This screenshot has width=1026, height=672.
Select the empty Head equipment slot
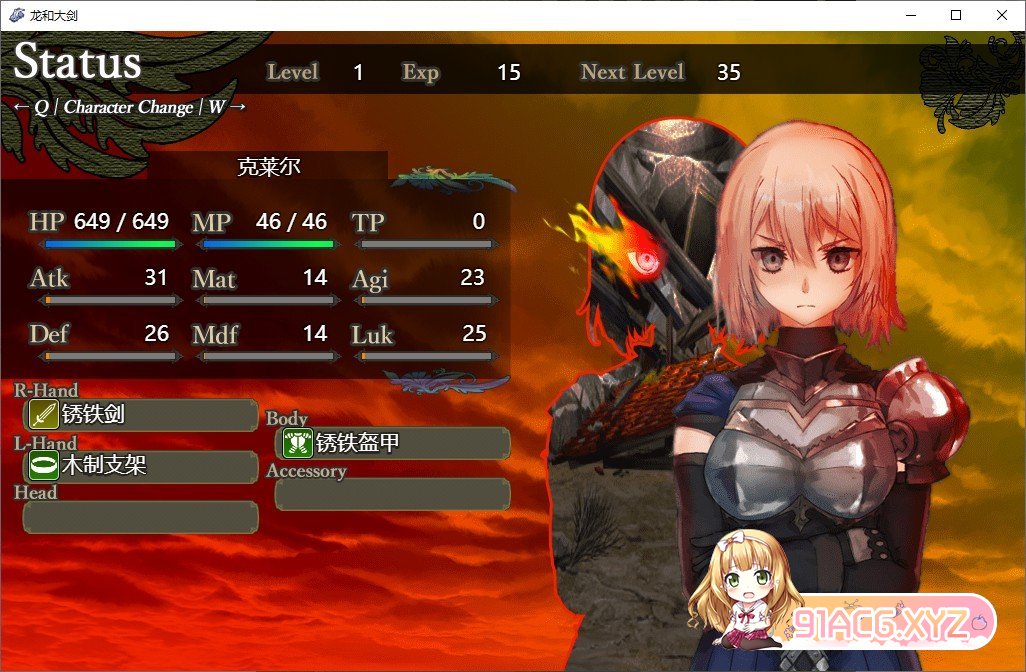(140, 517)
